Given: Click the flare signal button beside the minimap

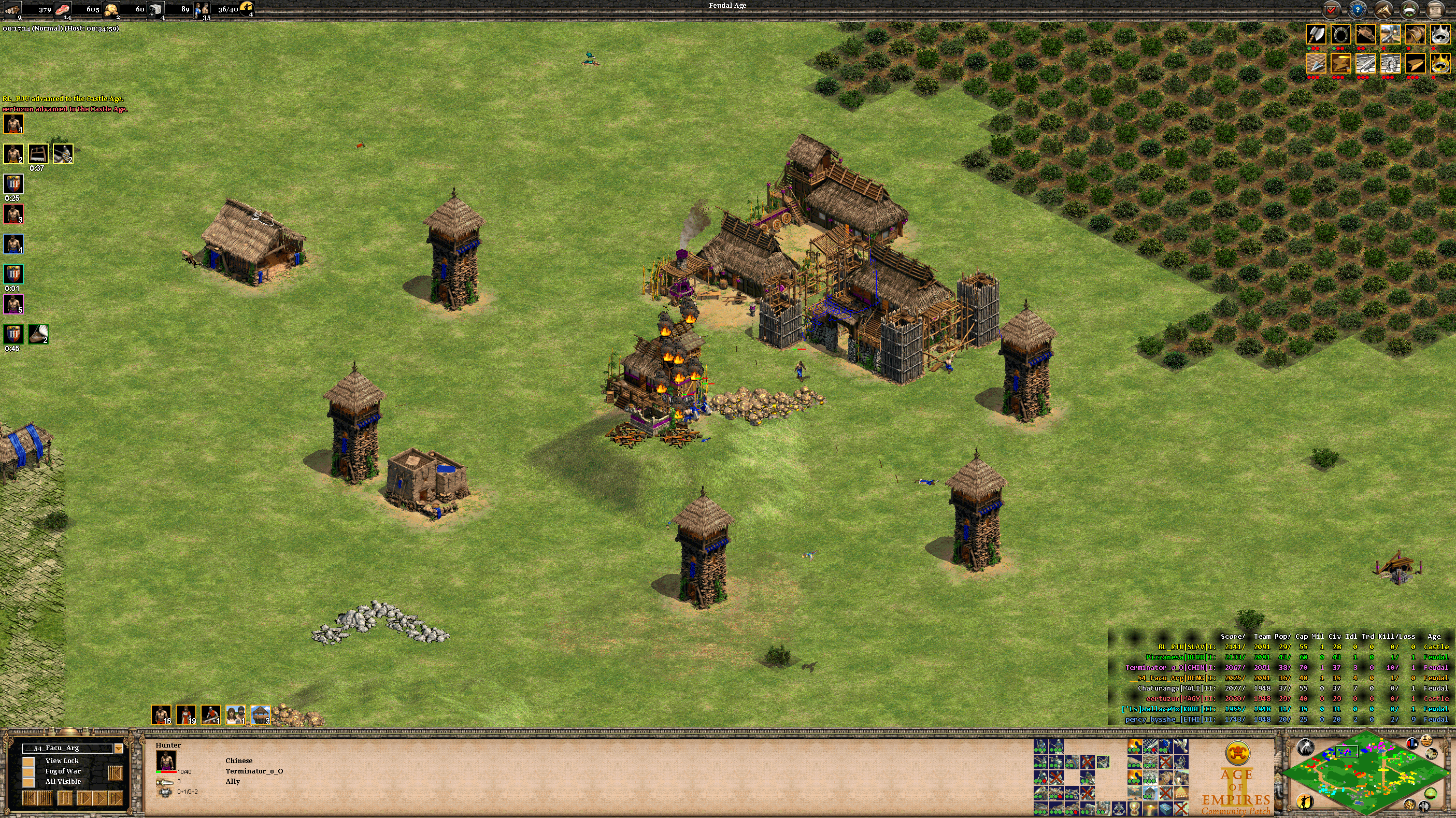Looking at the screenshot, I should tap(1305, 748).
